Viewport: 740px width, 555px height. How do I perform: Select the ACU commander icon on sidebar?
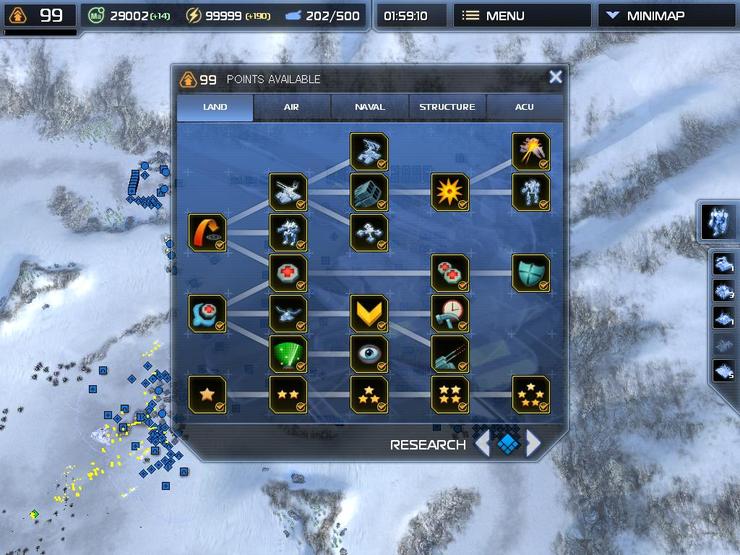(717, 220)
